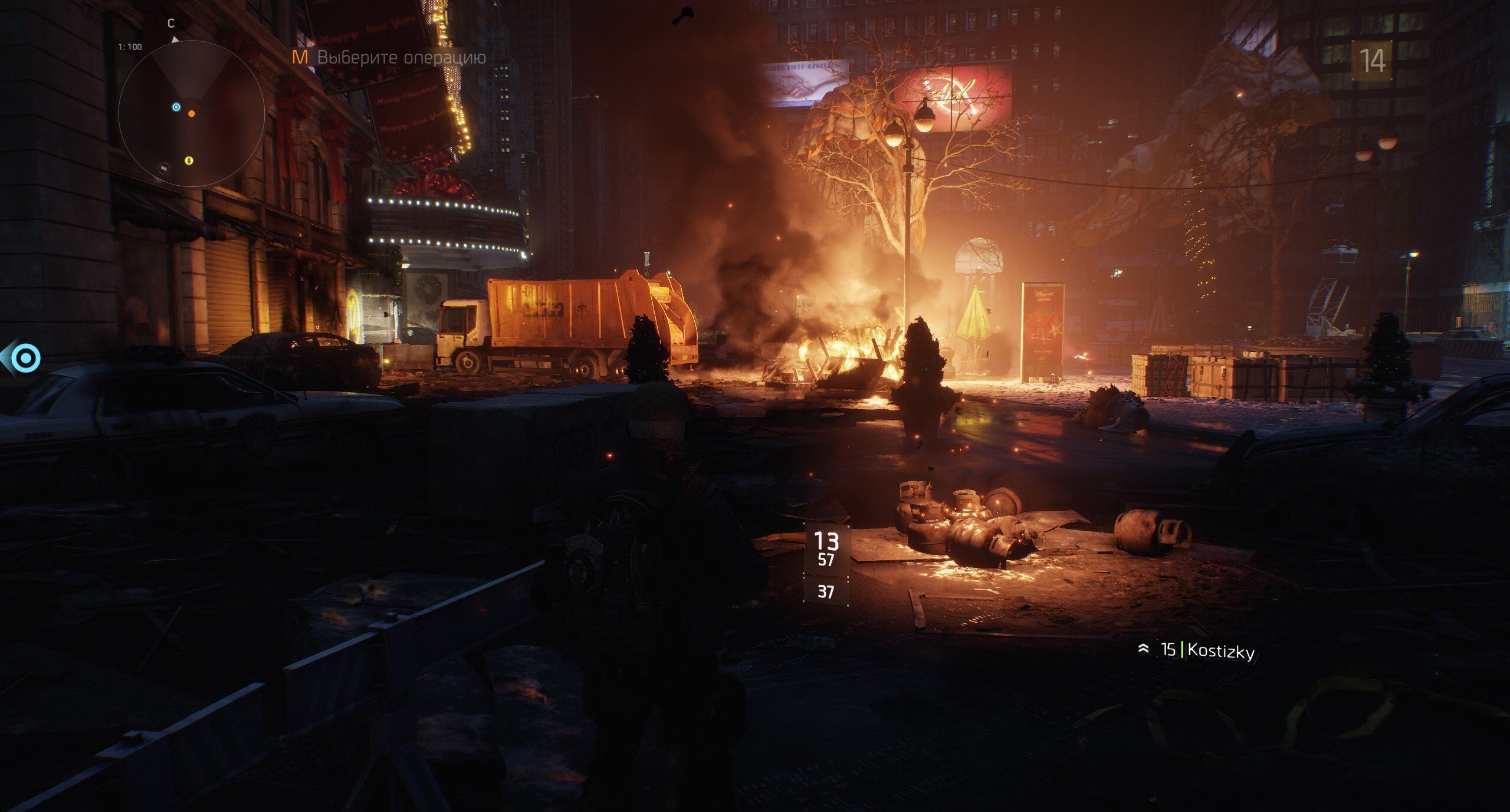Click the yellow arrow marker on minimap
This screenshot has height=812, width=1510.
188,160
